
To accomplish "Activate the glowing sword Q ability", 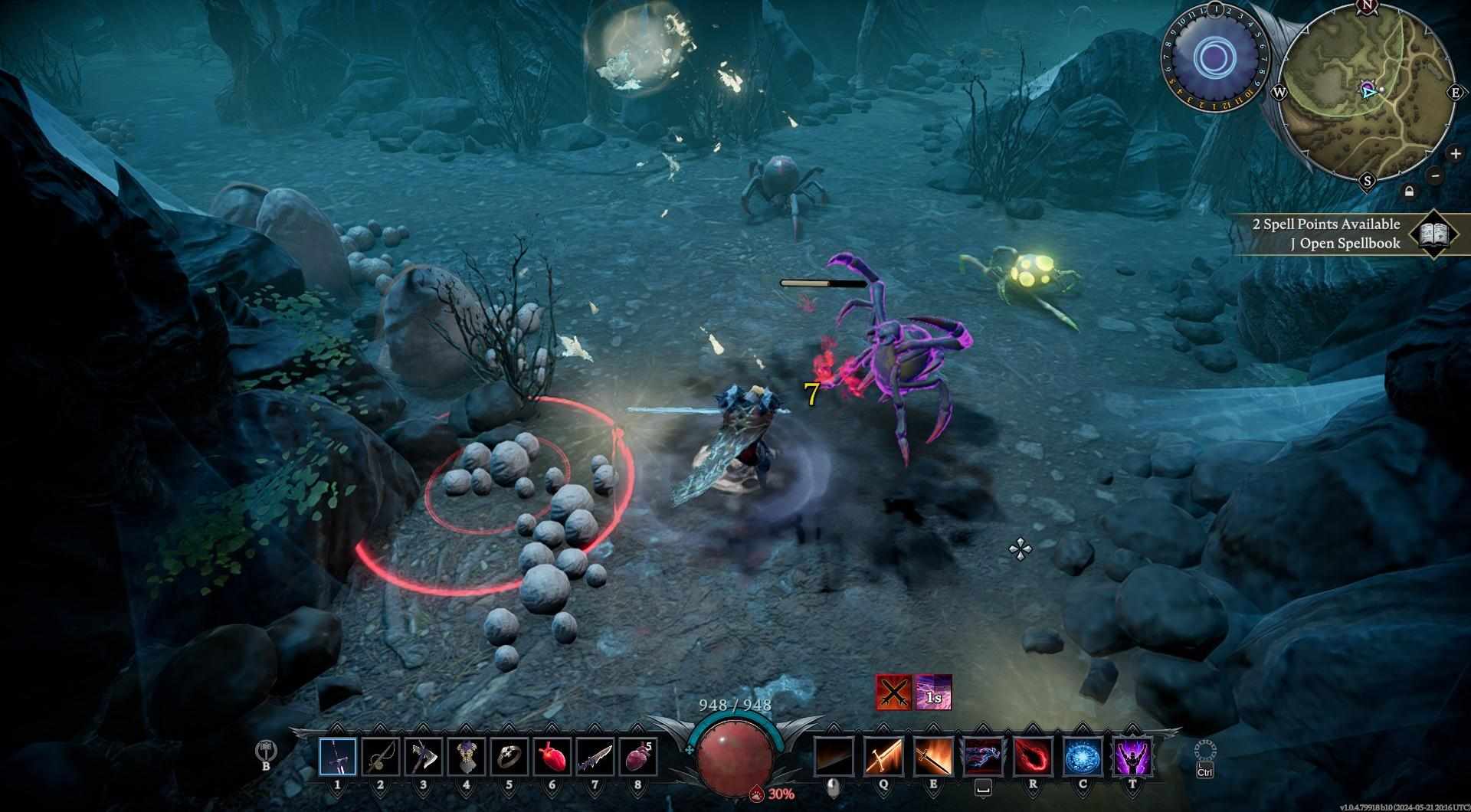I will pos(883,757).
